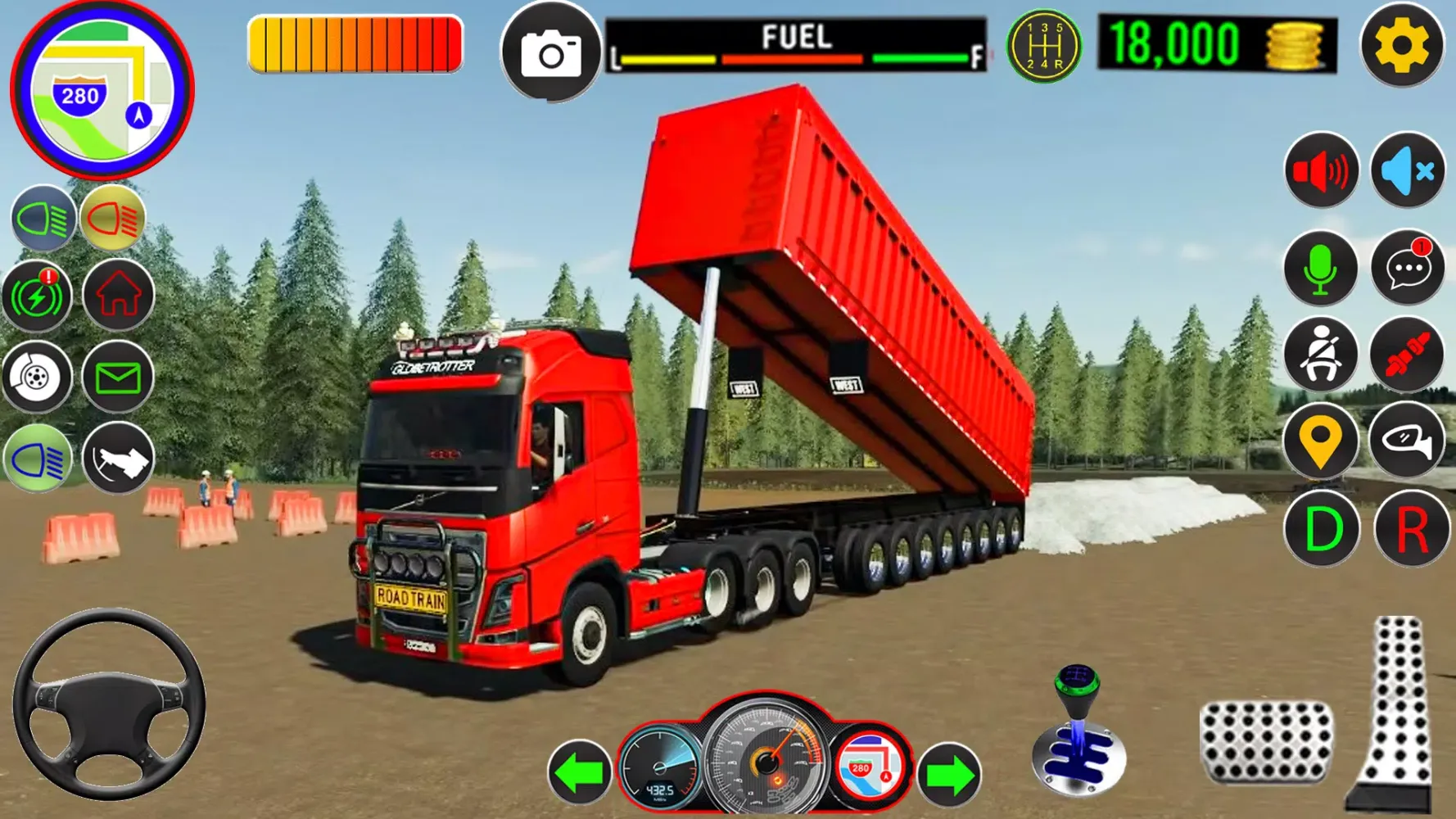Activate the green microphone button
The image size is (1456, 819).
click(1320, 269)
